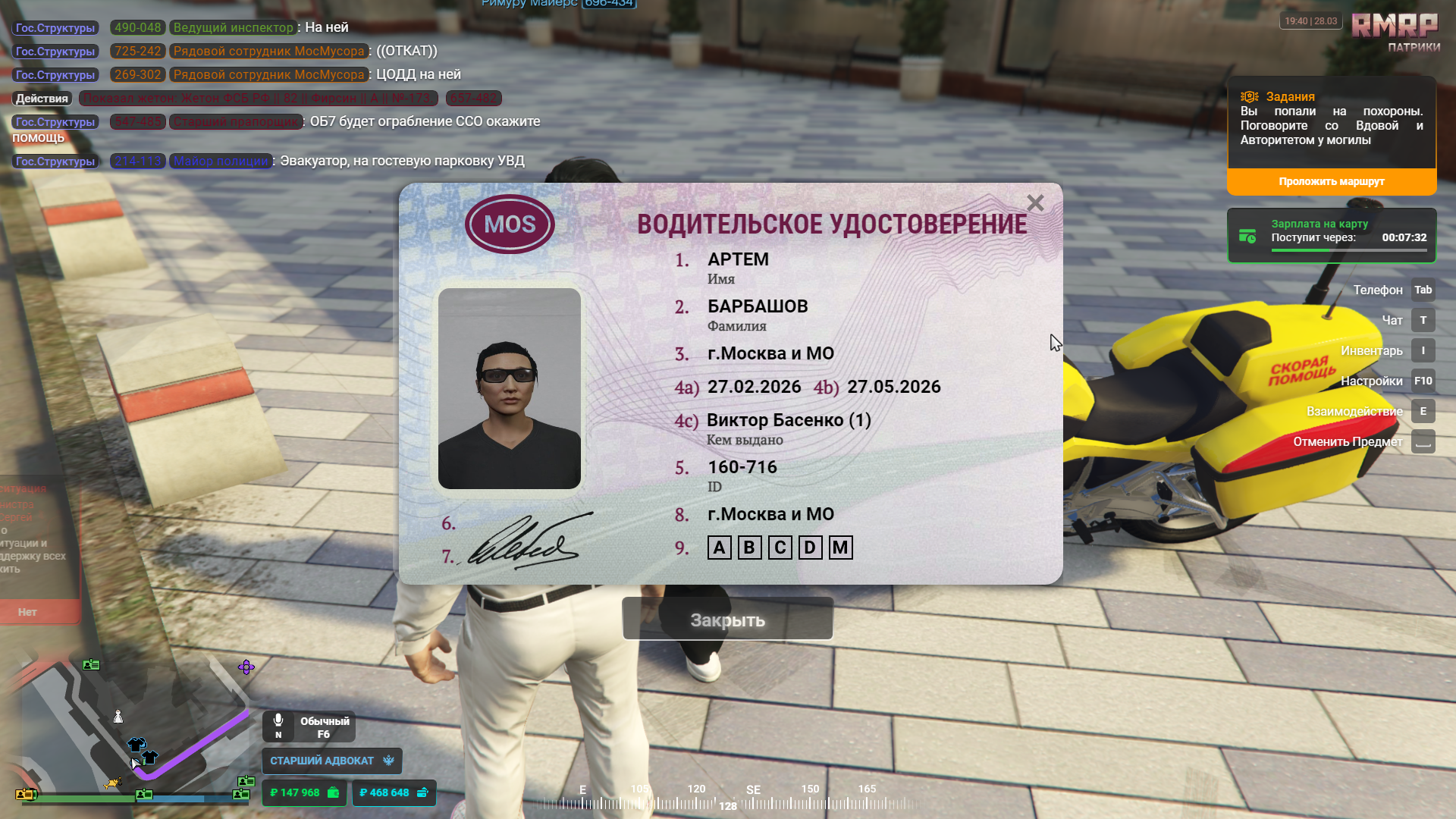1456x819 pixels.
Task: Click the Нет button on the left panel
Action: [x=28, y=612]
